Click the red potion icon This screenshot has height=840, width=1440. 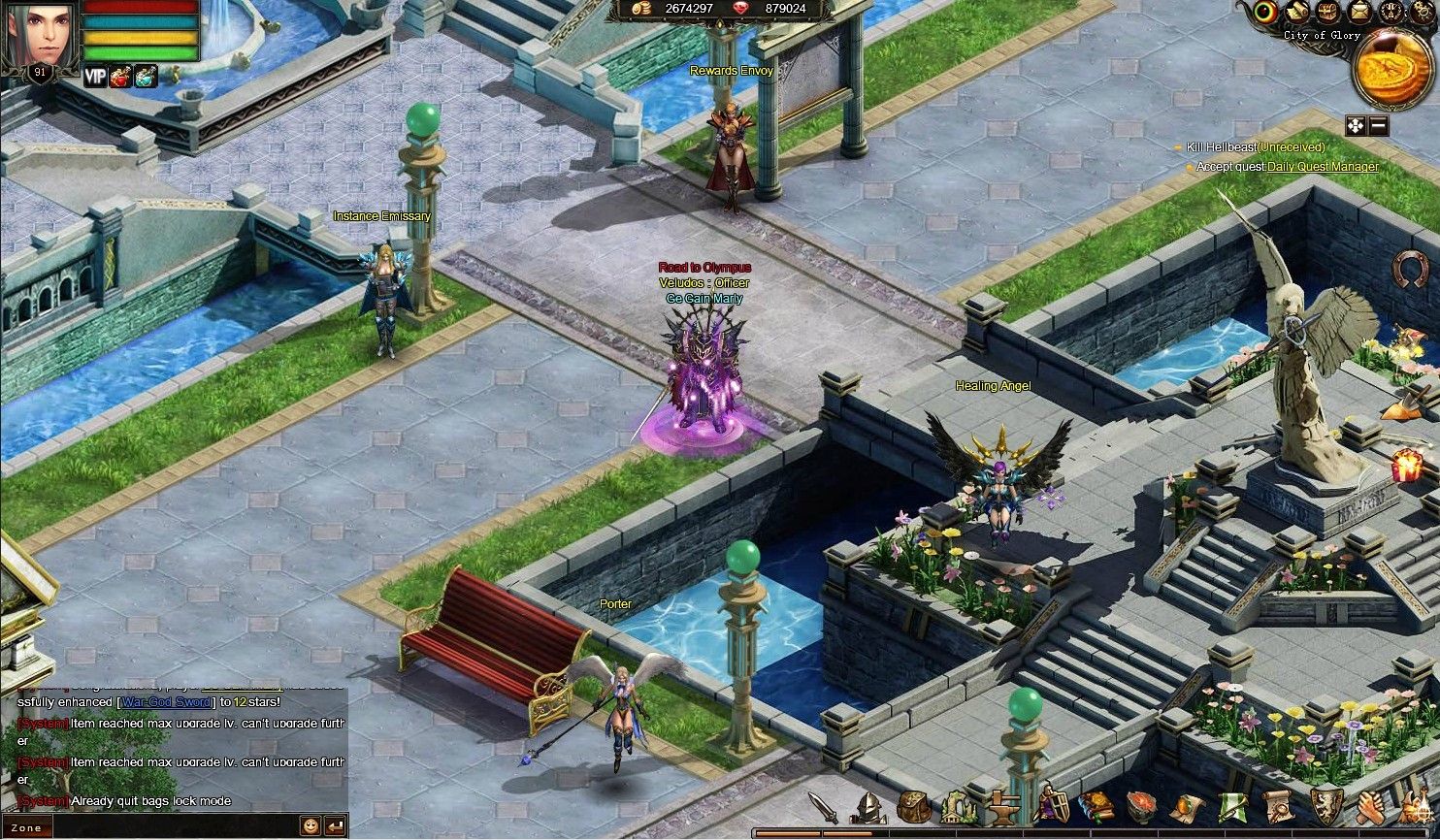(x=120, y=77)
